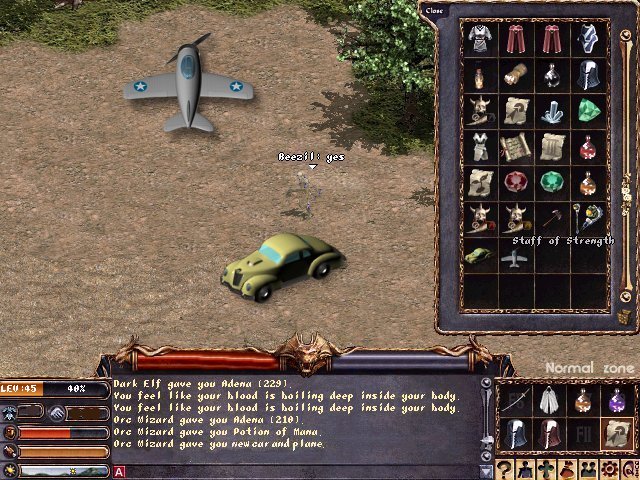Open the help question mark menu
640x480 pixels.
(x=506, y=468)
